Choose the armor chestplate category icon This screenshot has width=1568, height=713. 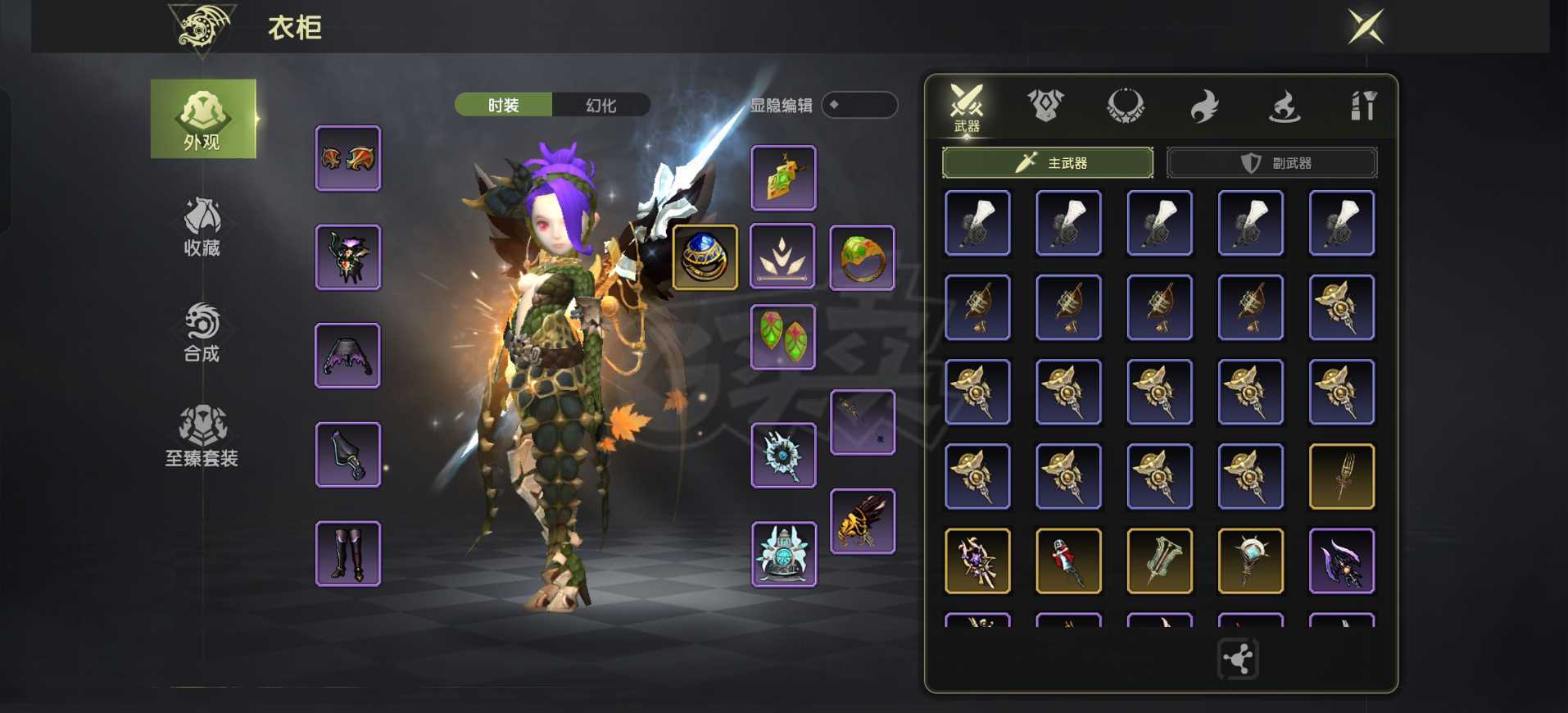coord(1045,106)
